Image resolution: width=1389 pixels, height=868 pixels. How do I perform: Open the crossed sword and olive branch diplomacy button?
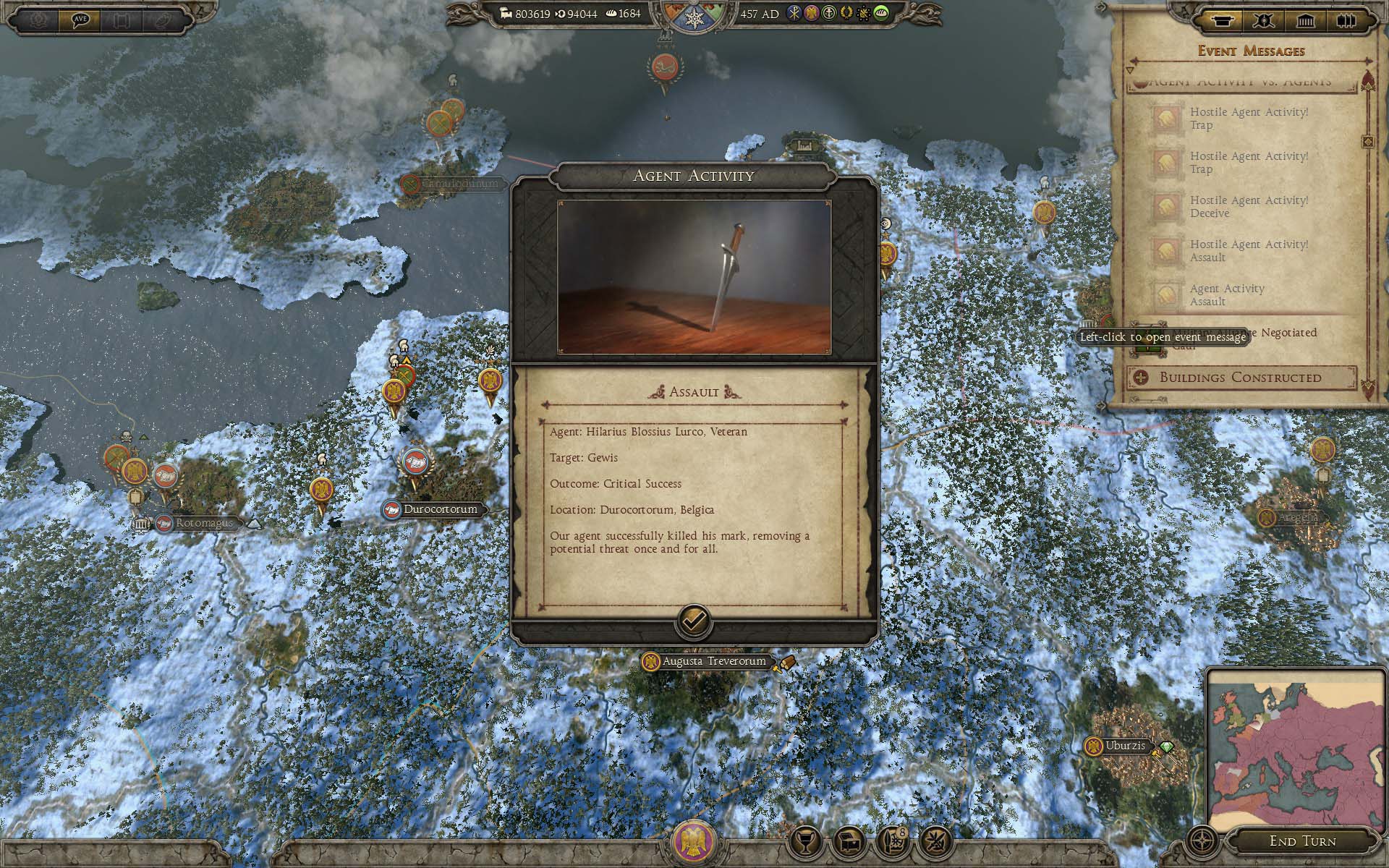pos(935,841)
